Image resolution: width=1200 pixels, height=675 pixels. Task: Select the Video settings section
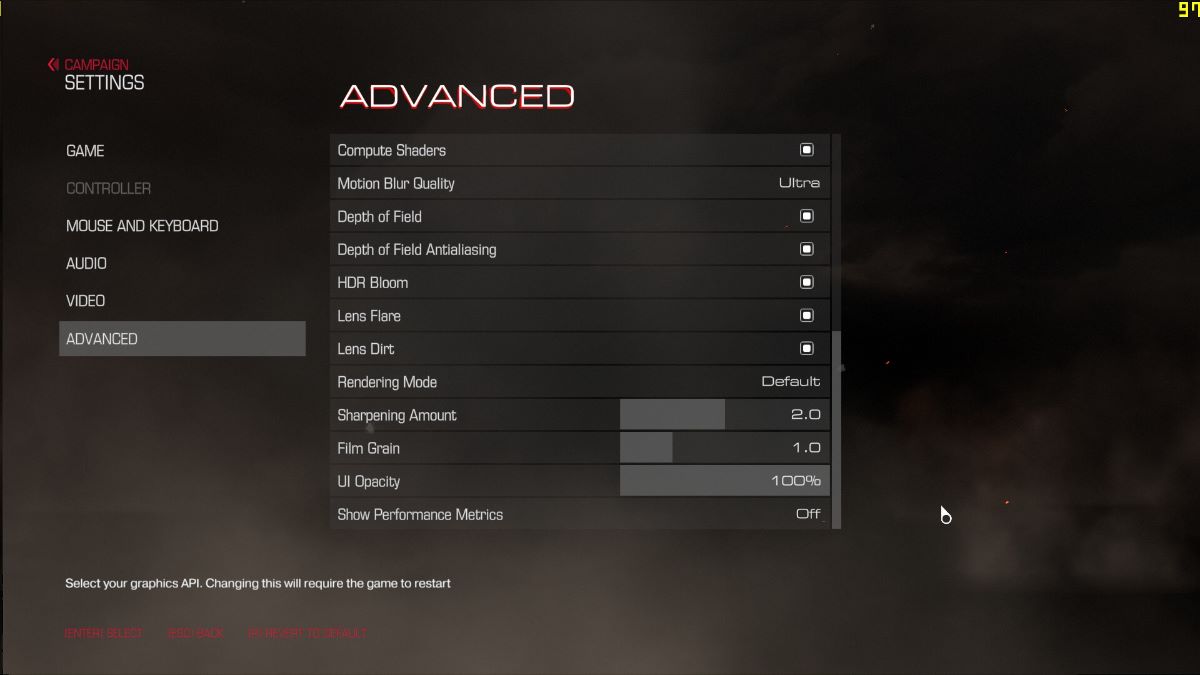[85, 301]
